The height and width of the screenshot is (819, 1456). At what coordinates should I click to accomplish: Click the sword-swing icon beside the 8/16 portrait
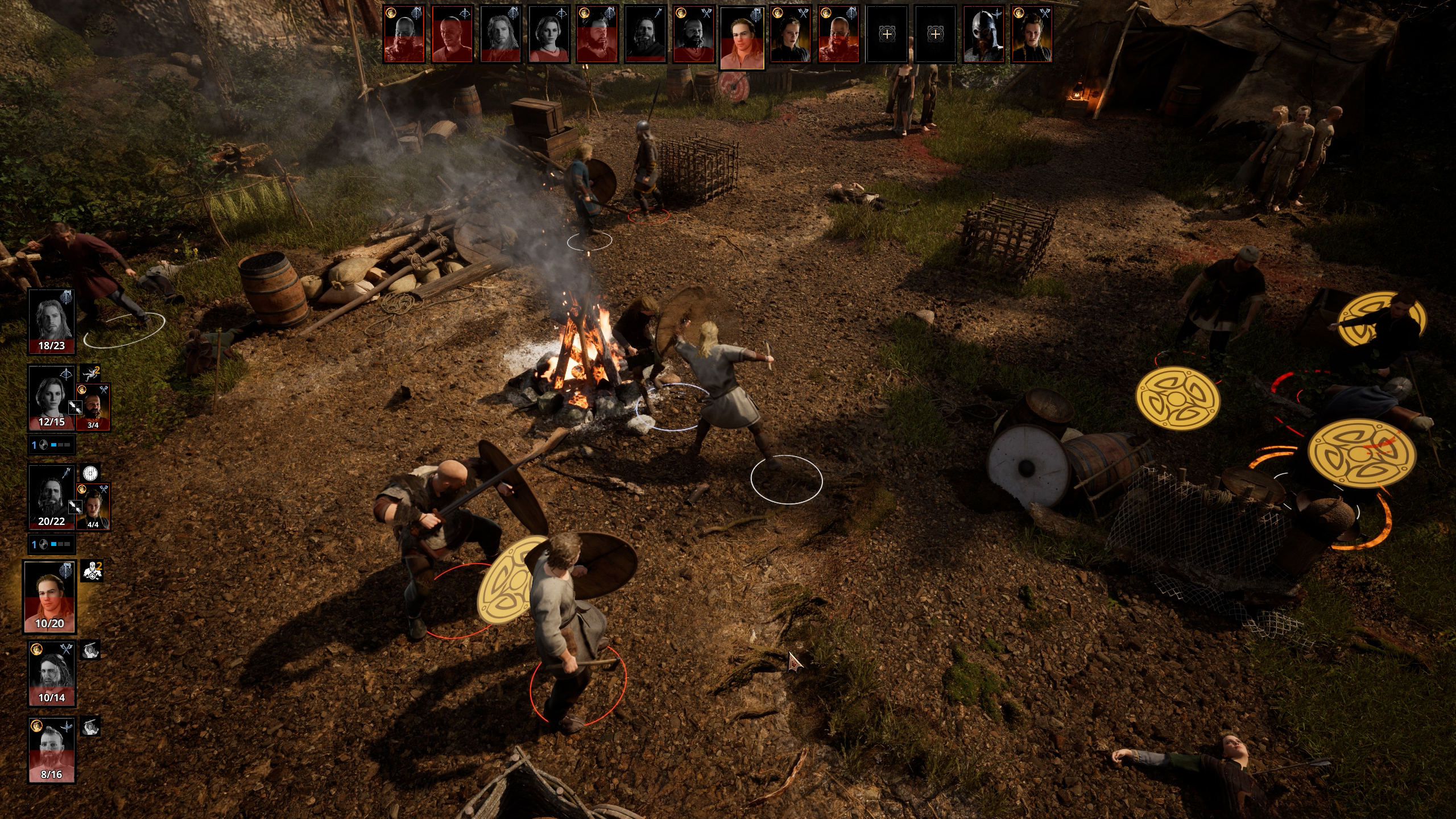point(90,726)
